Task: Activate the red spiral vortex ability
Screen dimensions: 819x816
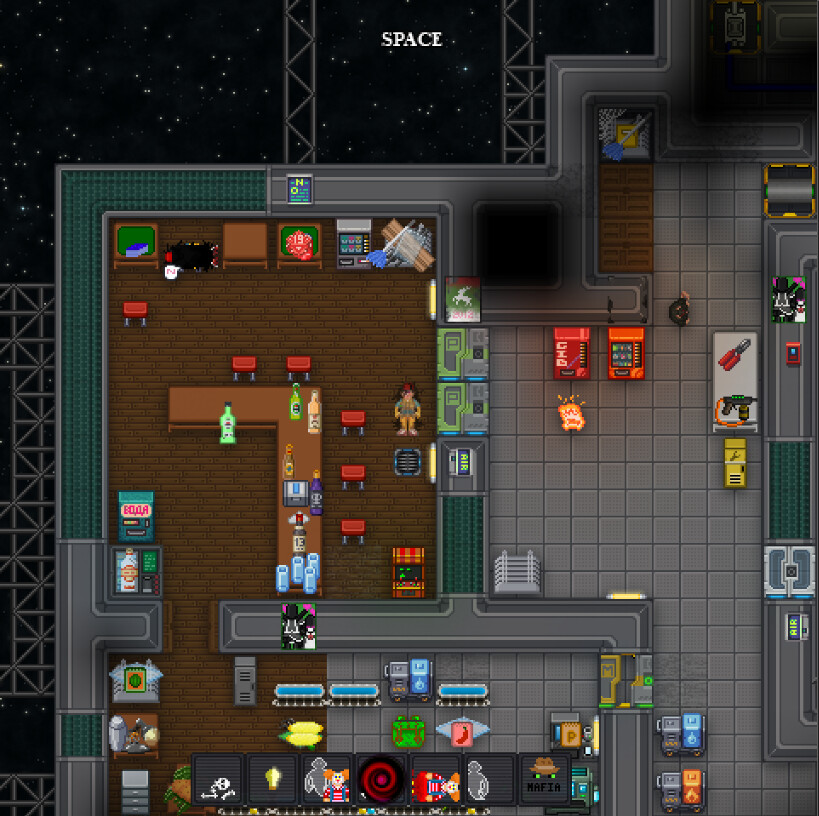Action: click(380, 779)
